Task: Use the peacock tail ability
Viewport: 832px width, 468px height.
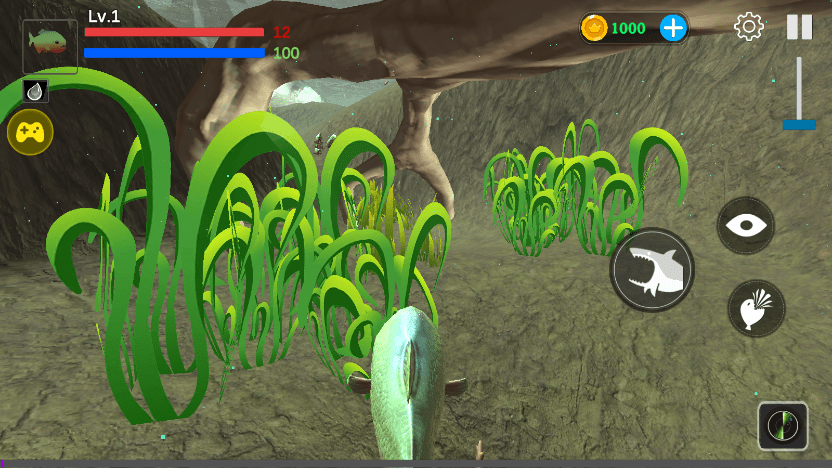Action: click(756, 308)
